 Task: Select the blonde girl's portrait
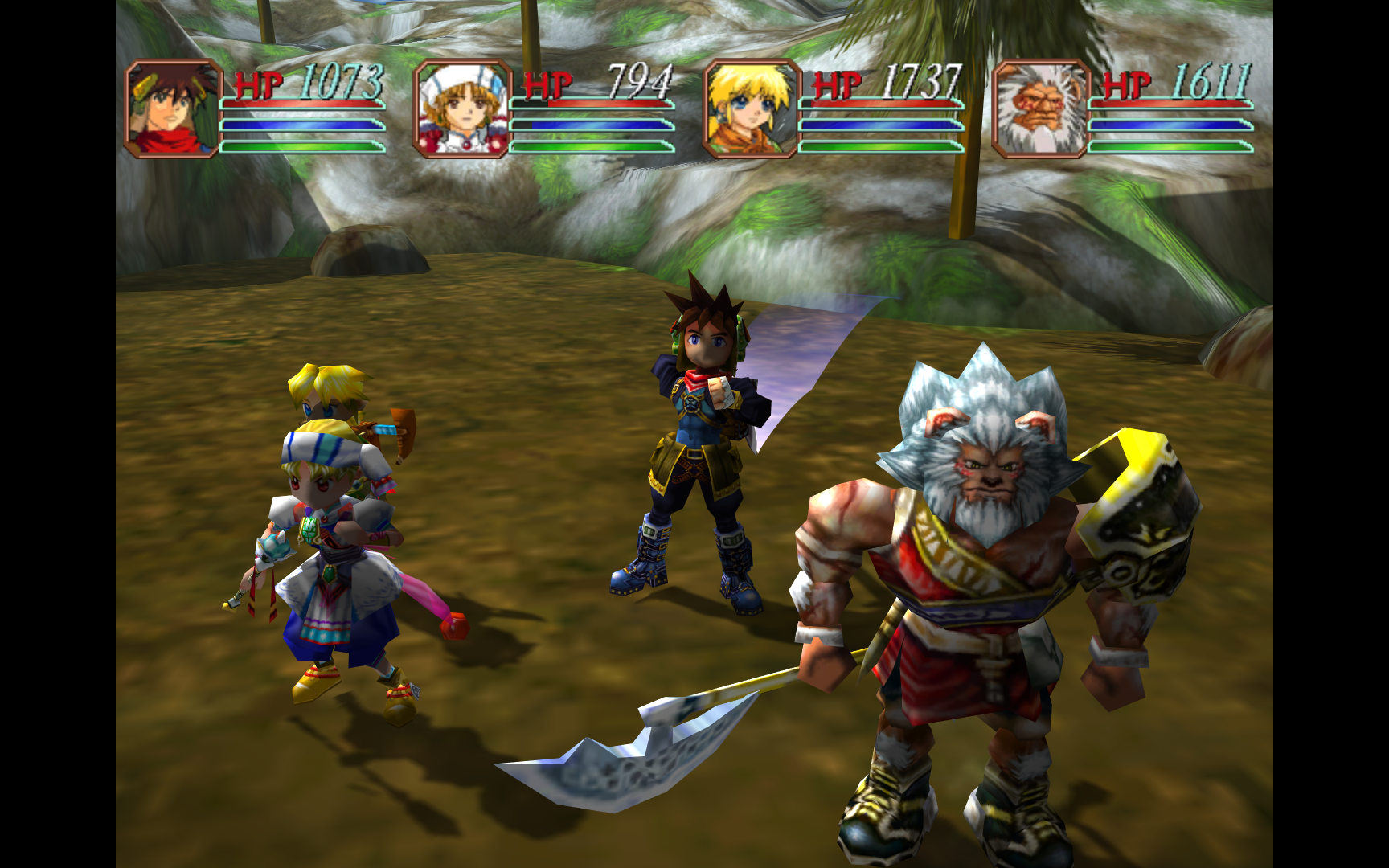748,108
